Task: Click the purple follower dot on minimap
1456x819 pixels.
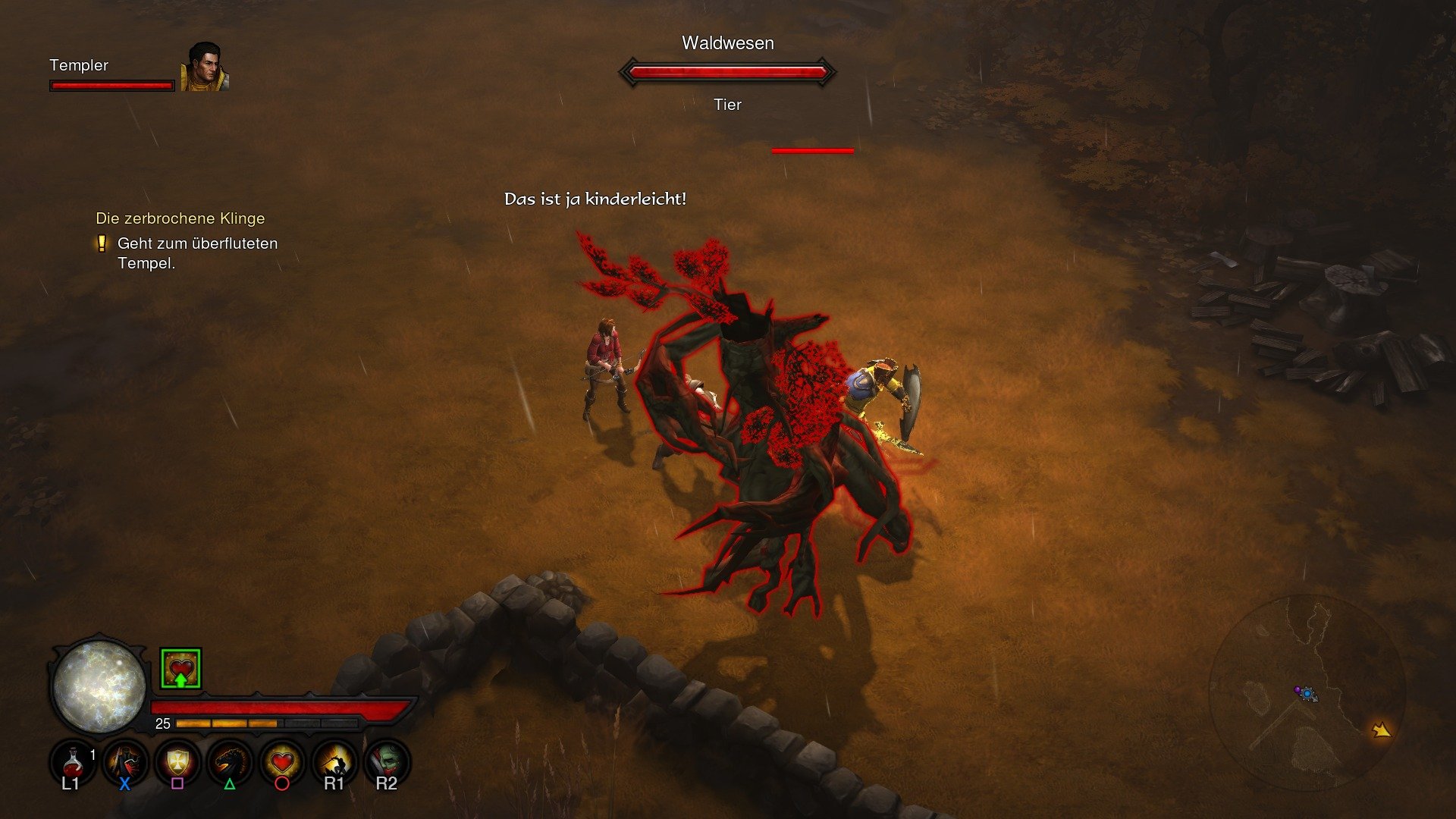Action: click(x=1298, y=689)
